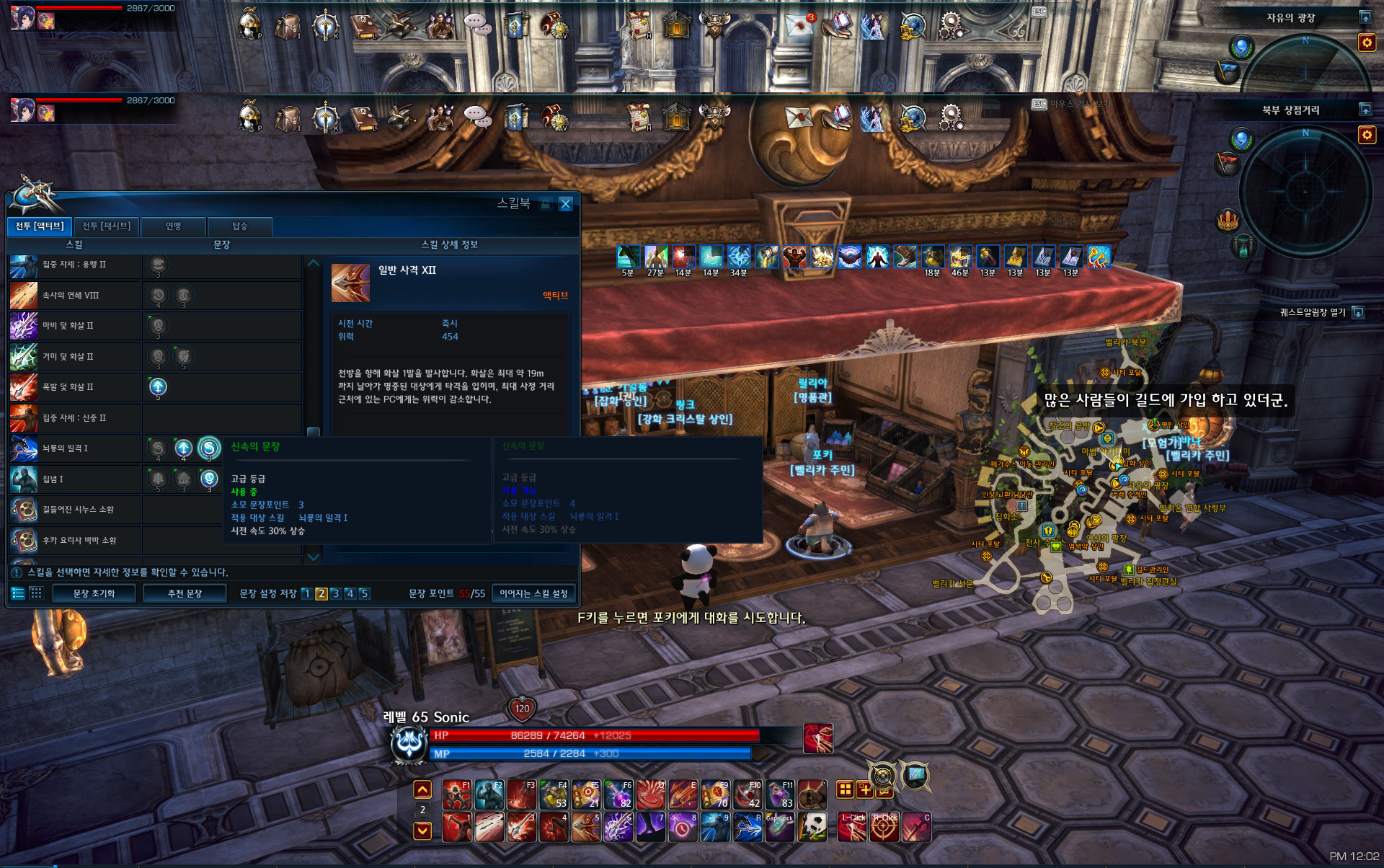
Task: Open 이어지는 스킬 설정 chain skill settings
Action: (x=533, y=593)
